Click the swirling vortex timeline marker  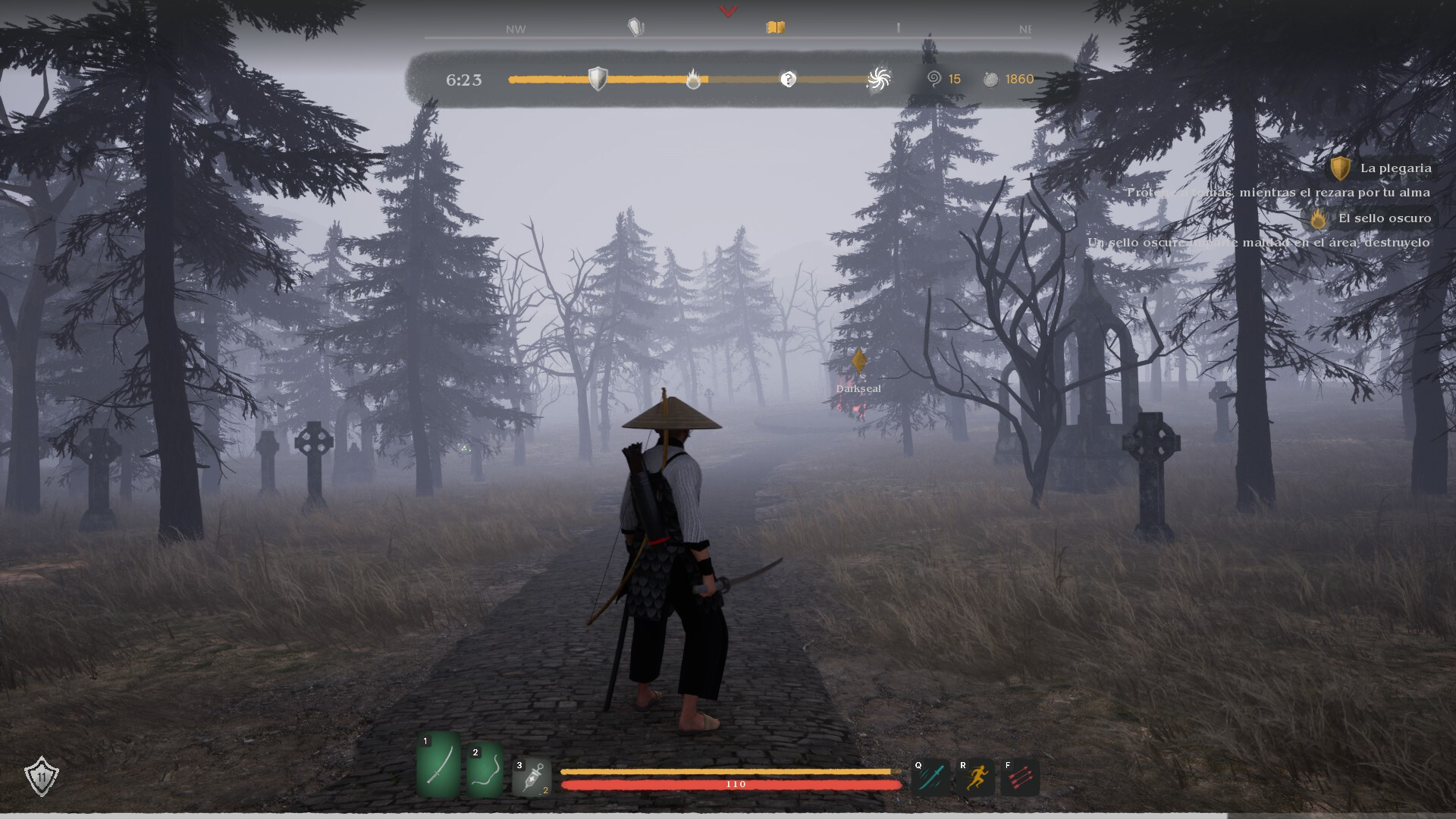point(878,79)
